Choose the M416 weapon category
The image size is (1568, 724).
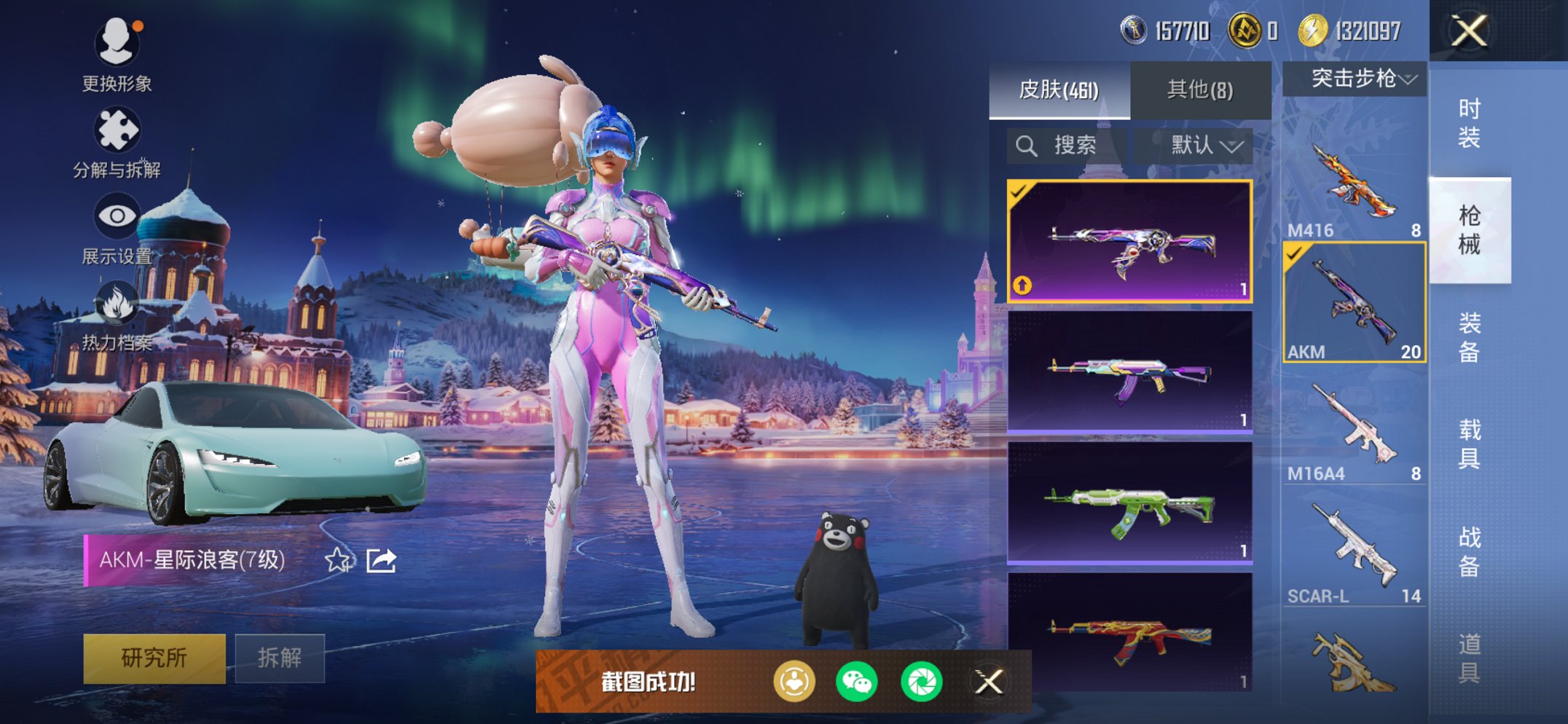pyautogui.click(x=1354, y=186)
